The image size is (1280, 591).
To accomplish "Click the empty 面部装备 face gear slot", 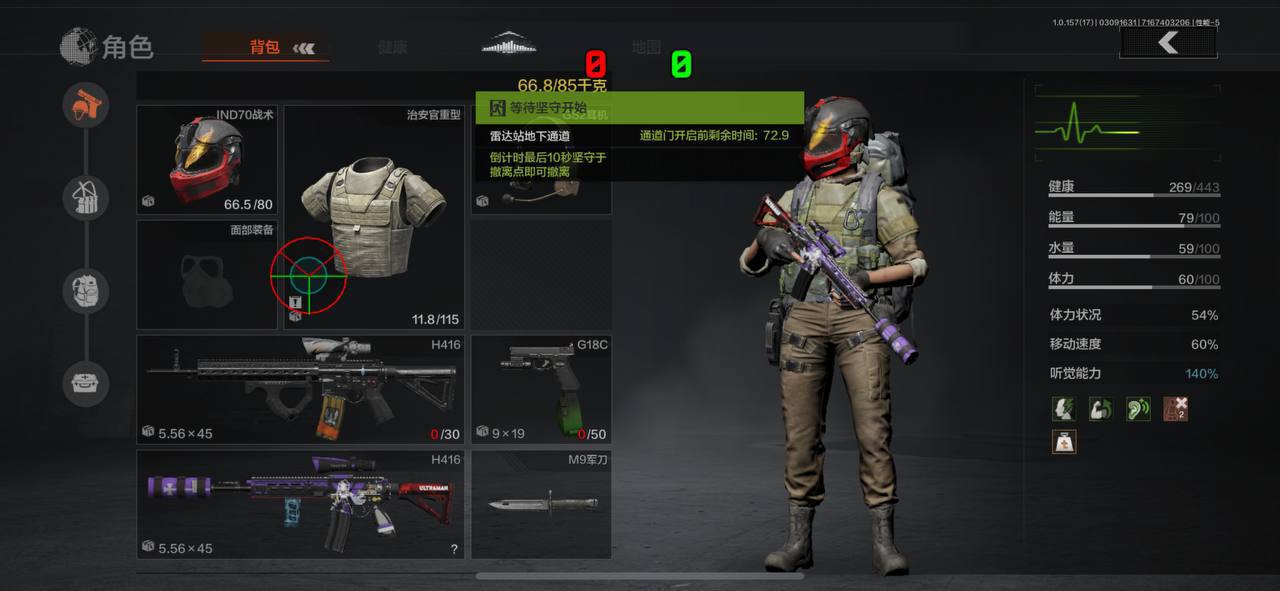I will (207, 275).
